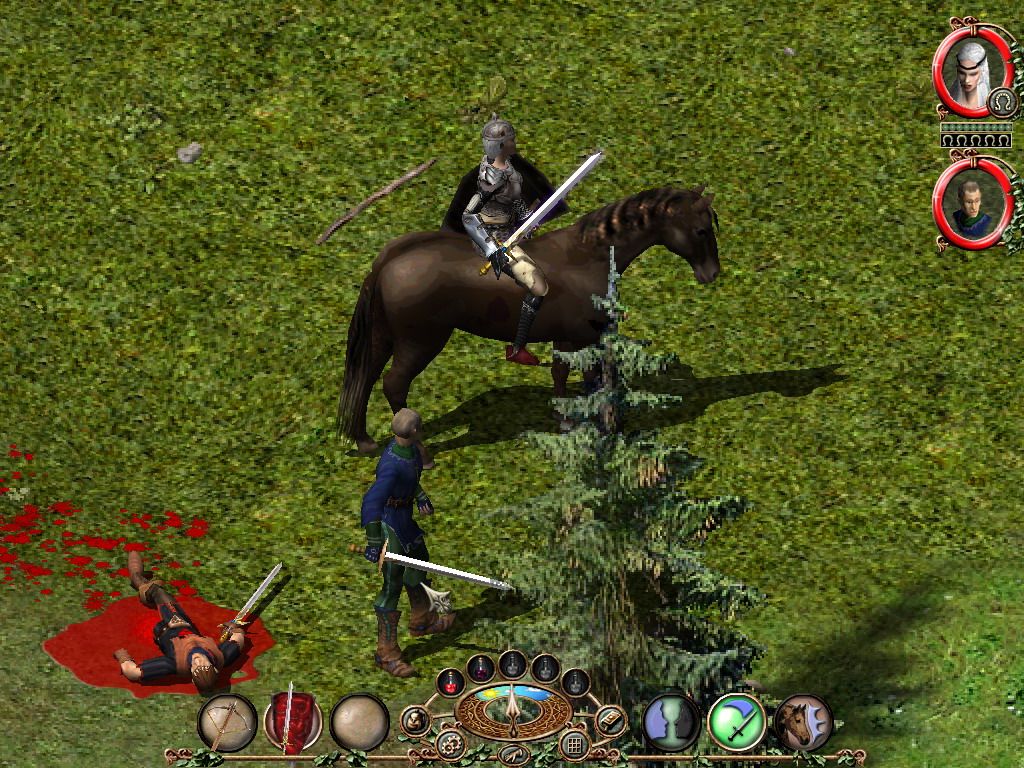
Task: Select the bow weapon slot
Action: [x=228, y=722]
